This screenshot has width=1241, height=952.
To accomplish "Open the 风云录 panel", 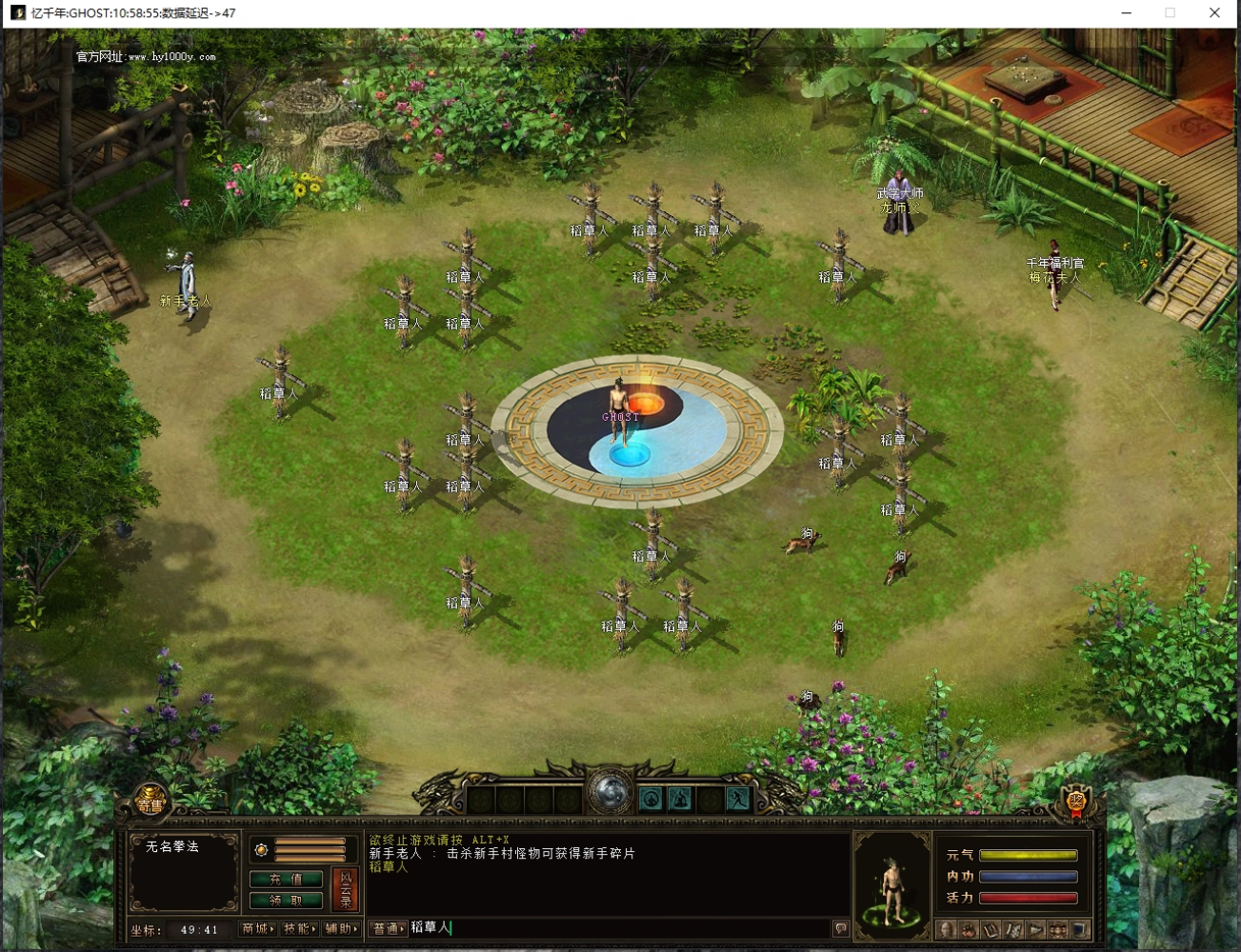I will click(346, 888).
